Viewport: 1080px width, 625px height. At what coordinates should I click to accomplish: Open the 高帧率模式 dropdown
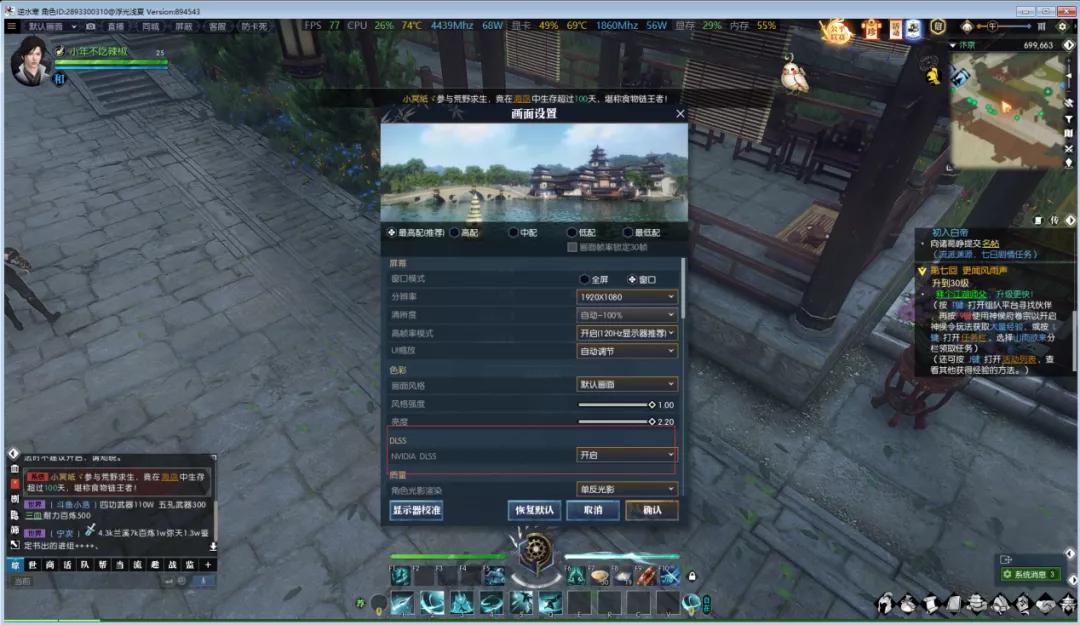tap(627, 333)
